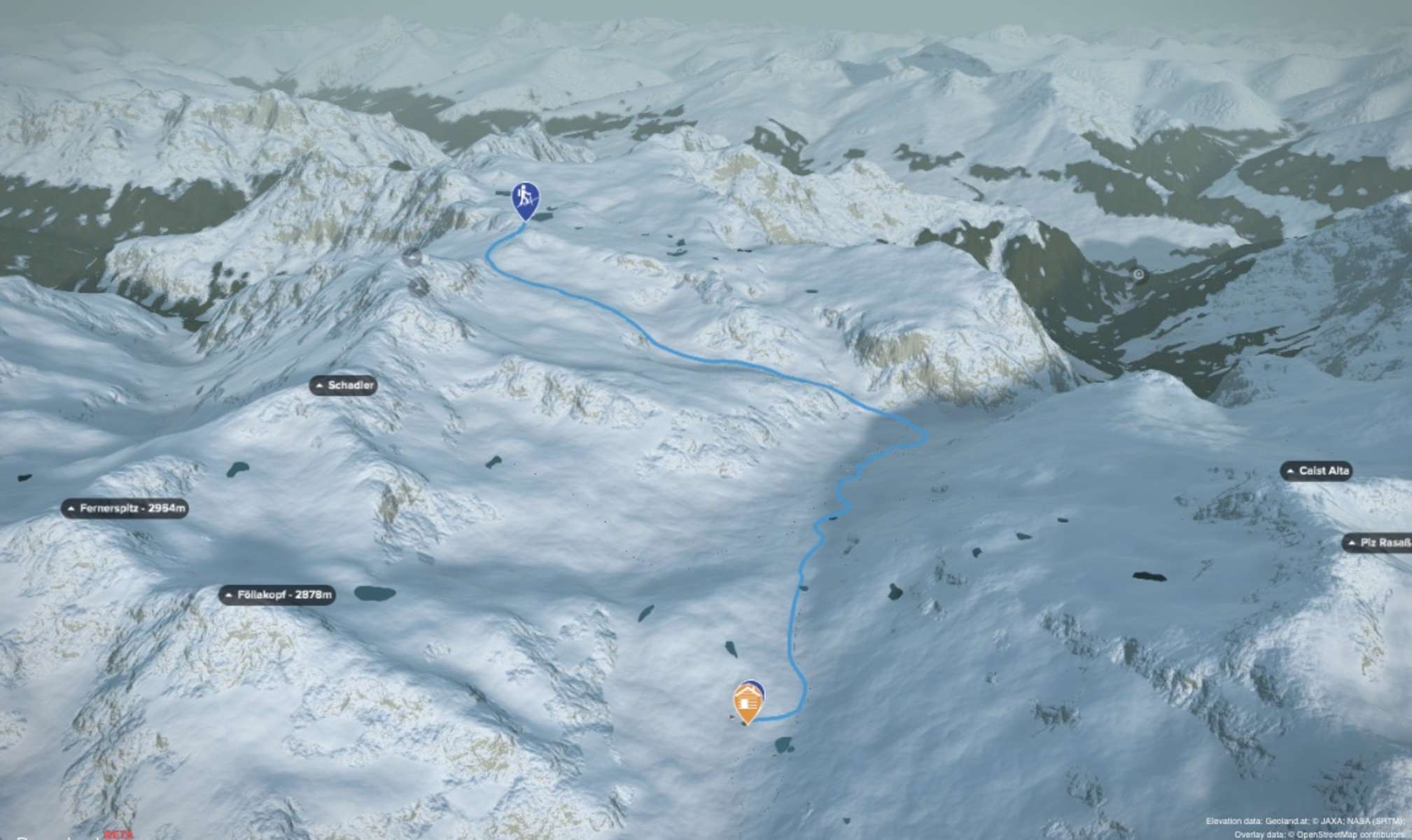Select the white ring waypoint marker in the valley
Viewport: 1412px width, 840px height.
[x=1139, y=274]
